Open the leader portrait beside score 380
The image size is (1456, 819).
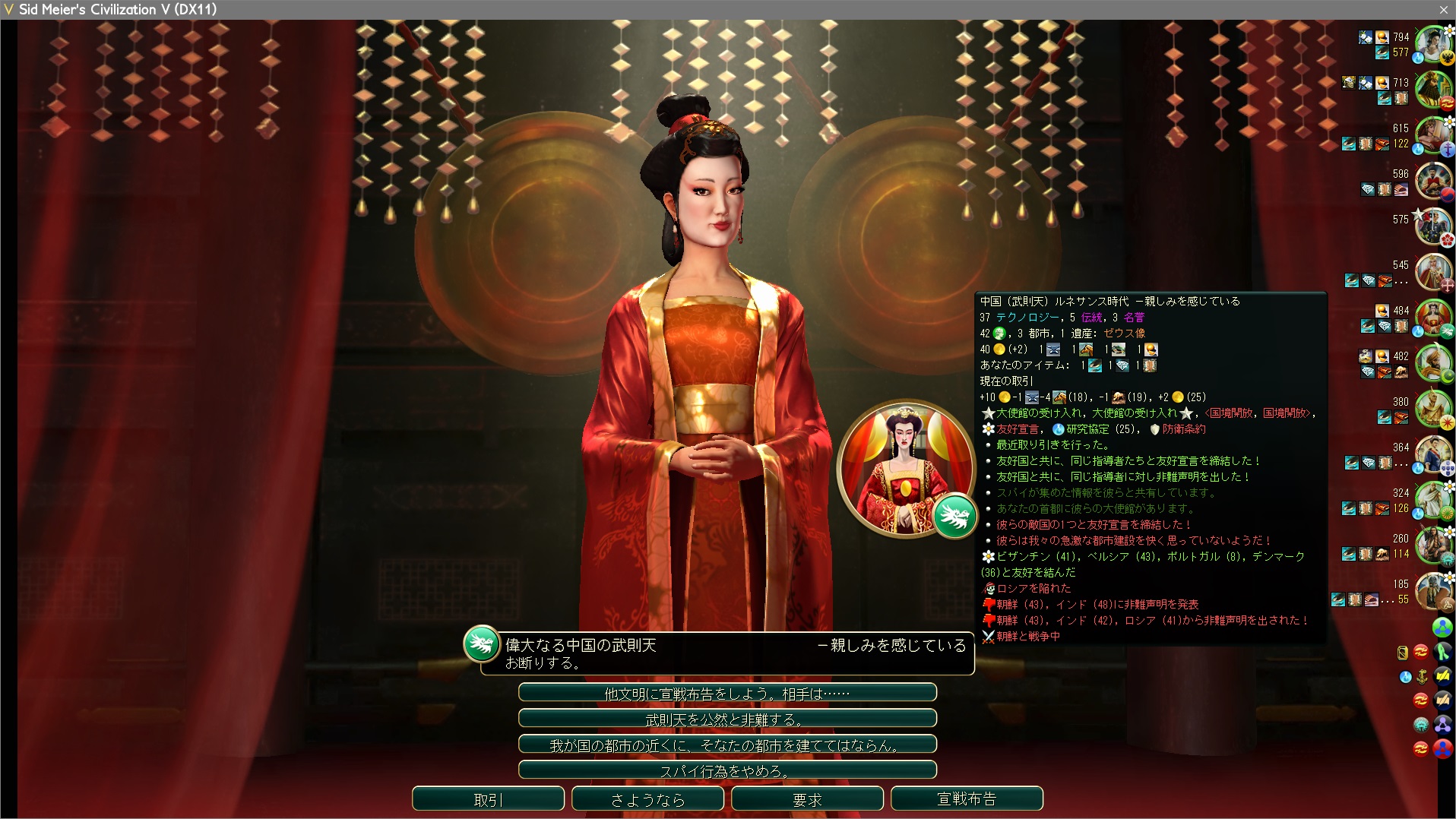point(1432,409)
